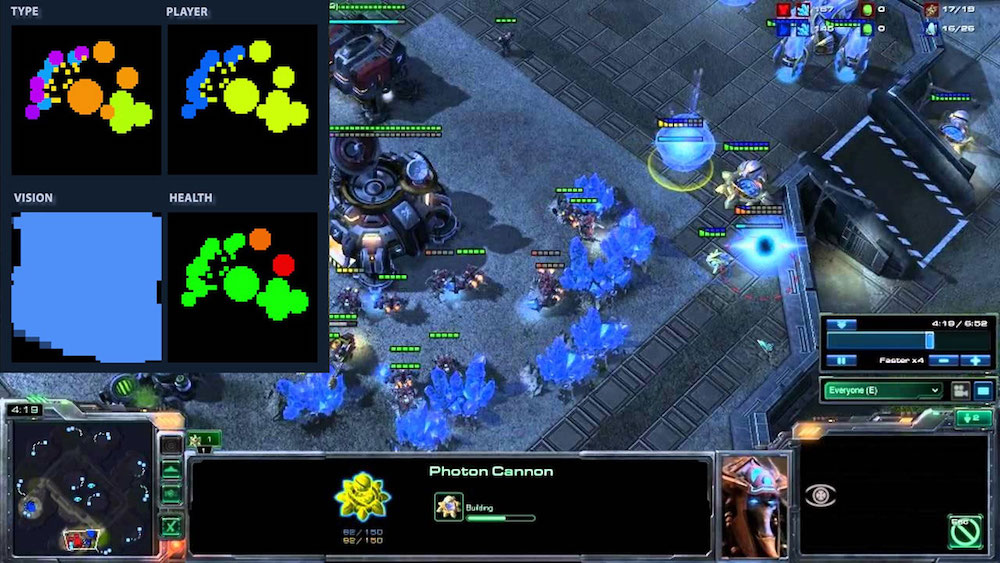The width and height of the screenshot is (1000, 563).
Task: Select the Photon Cannon build queue icon
Action: [x=449, y=508]
